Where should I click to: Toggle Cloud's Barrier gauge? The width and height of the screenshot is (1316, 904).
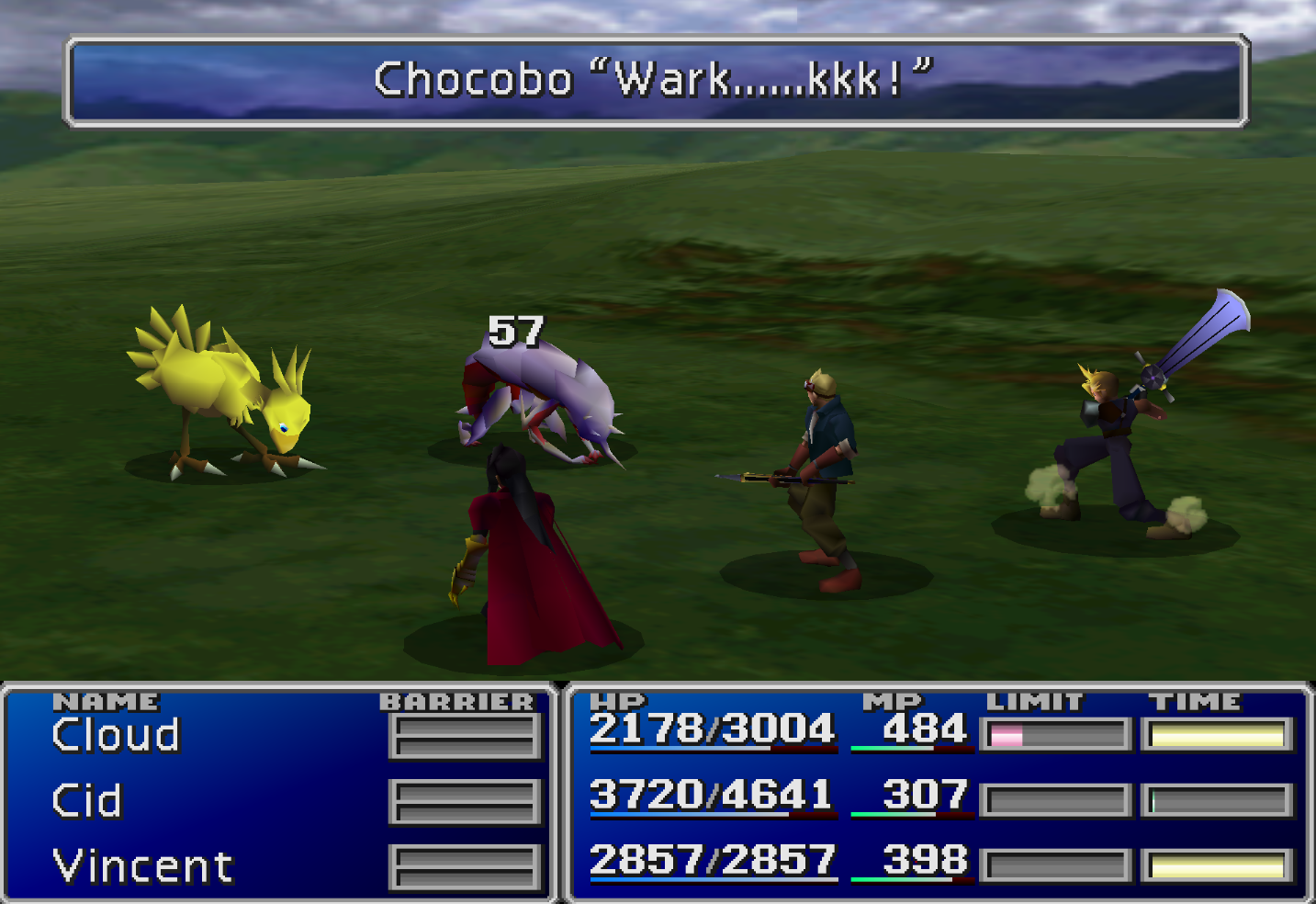pyautogui.click(x=464, y=733)
